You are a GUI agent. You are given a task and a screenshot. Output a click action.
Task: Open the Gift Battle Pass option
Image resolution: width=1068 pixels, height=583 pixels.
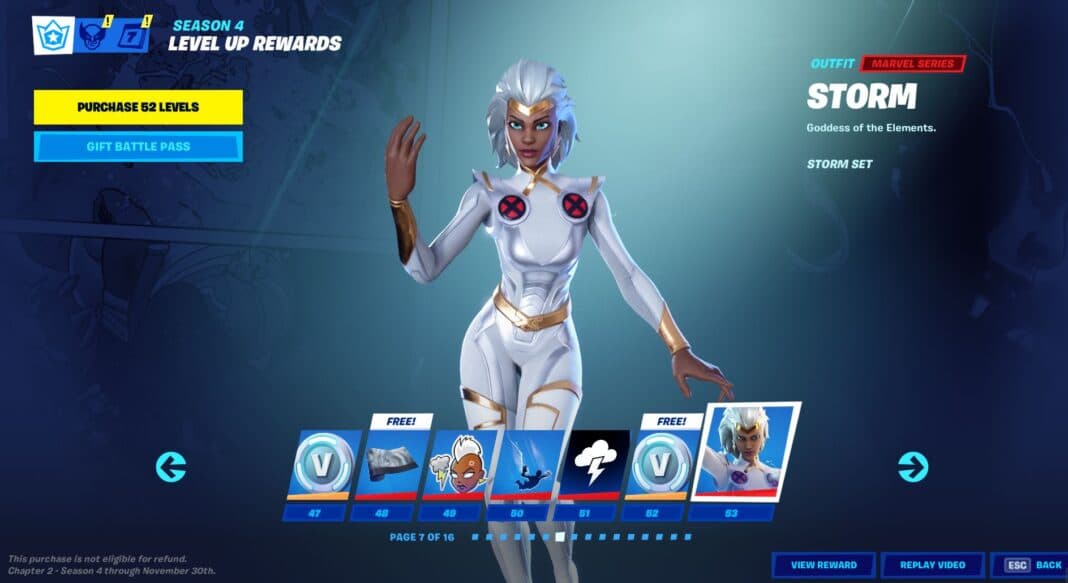click(x=138, y=147)
